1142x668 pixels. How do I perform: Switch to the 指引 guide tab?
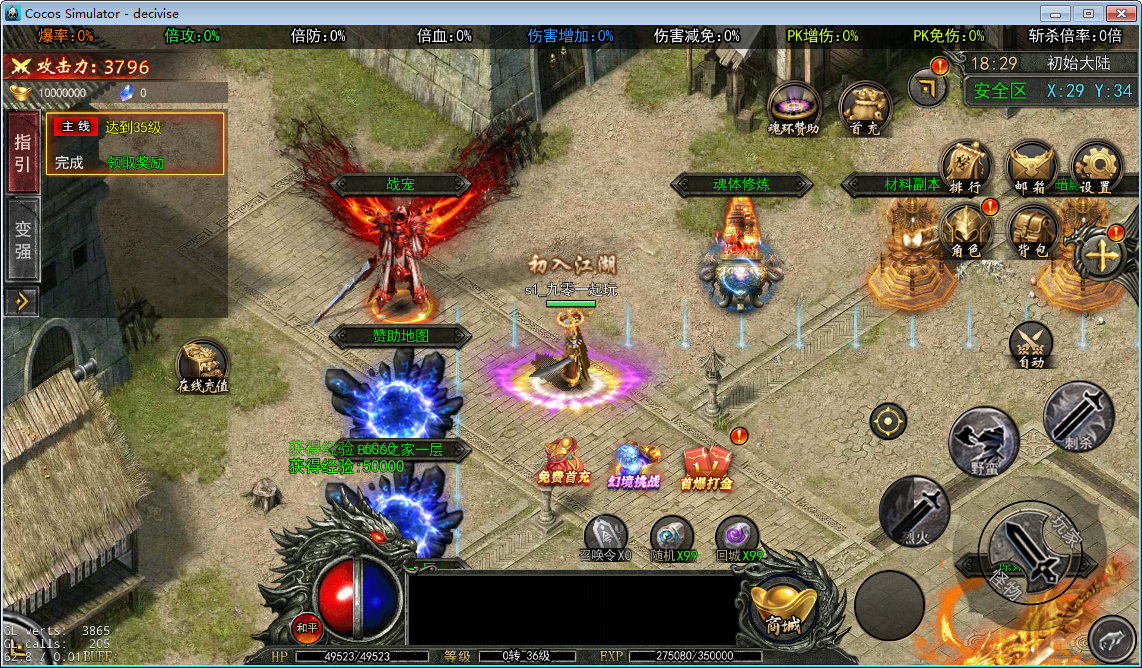coord(22,151)
